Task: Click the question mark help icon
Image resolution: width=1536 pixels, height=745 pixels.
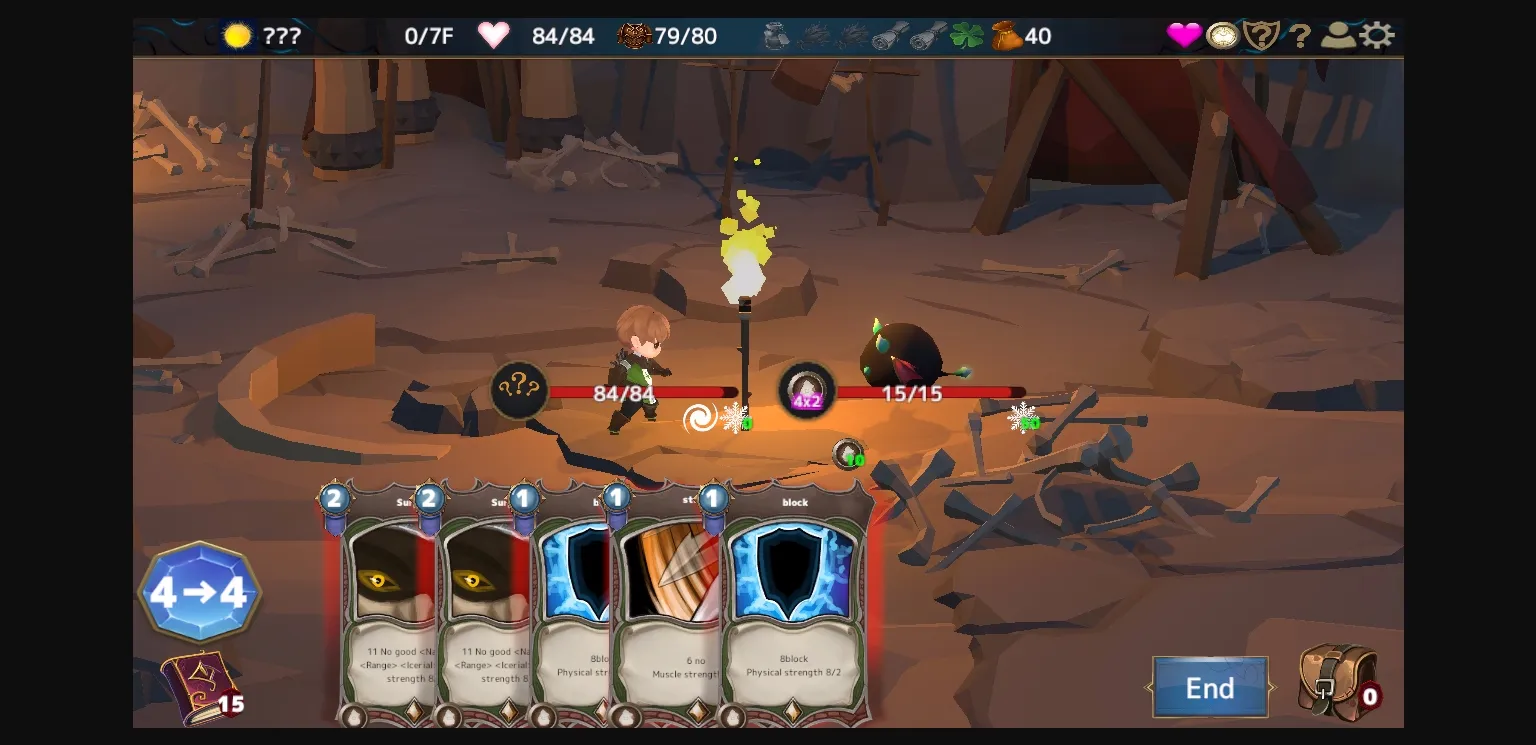Action: pyautogui.click(x=1299, y=37)
